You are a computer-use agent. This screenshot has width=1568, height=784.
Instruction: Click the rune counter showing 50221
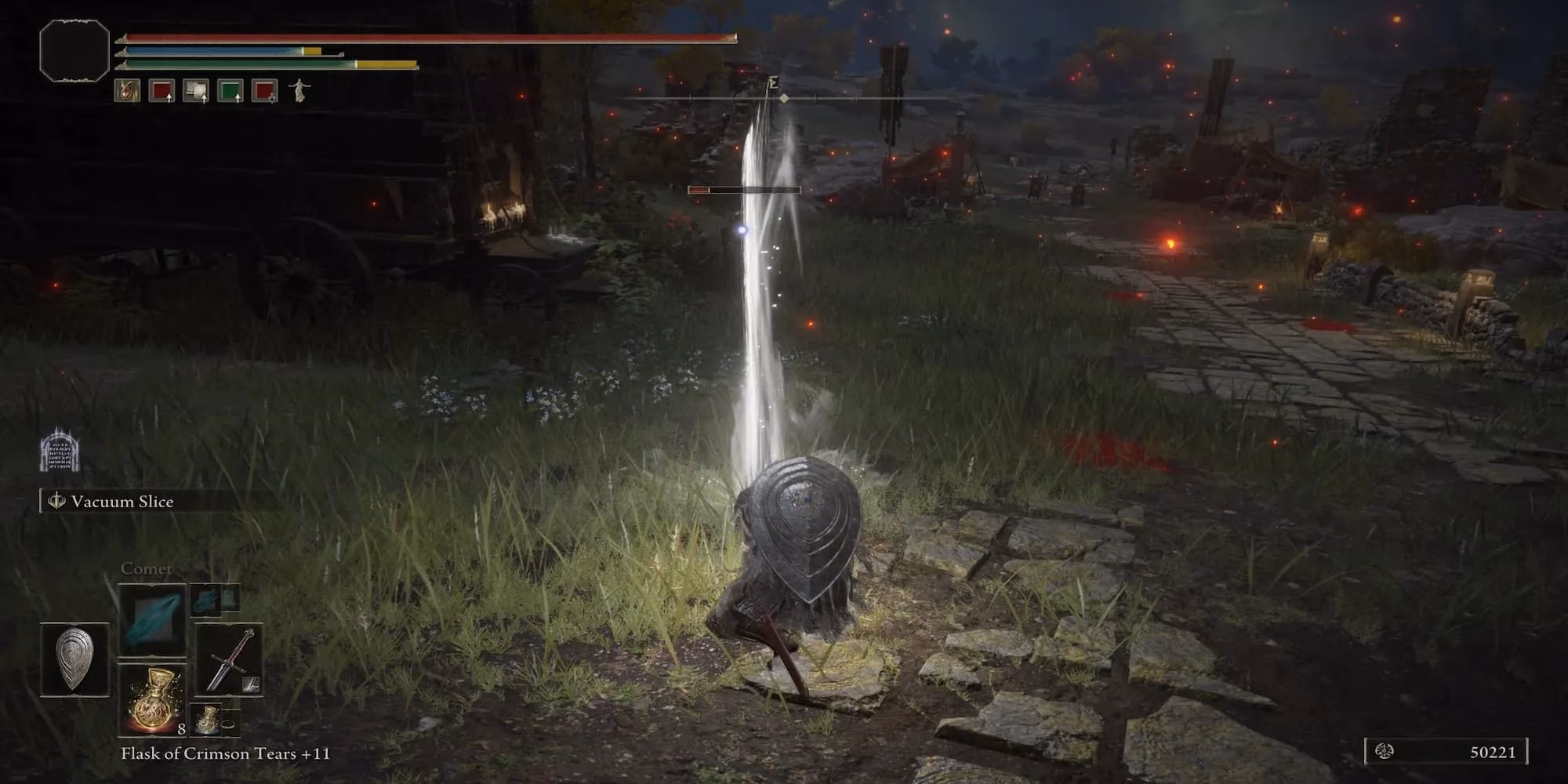point(1447,752)
